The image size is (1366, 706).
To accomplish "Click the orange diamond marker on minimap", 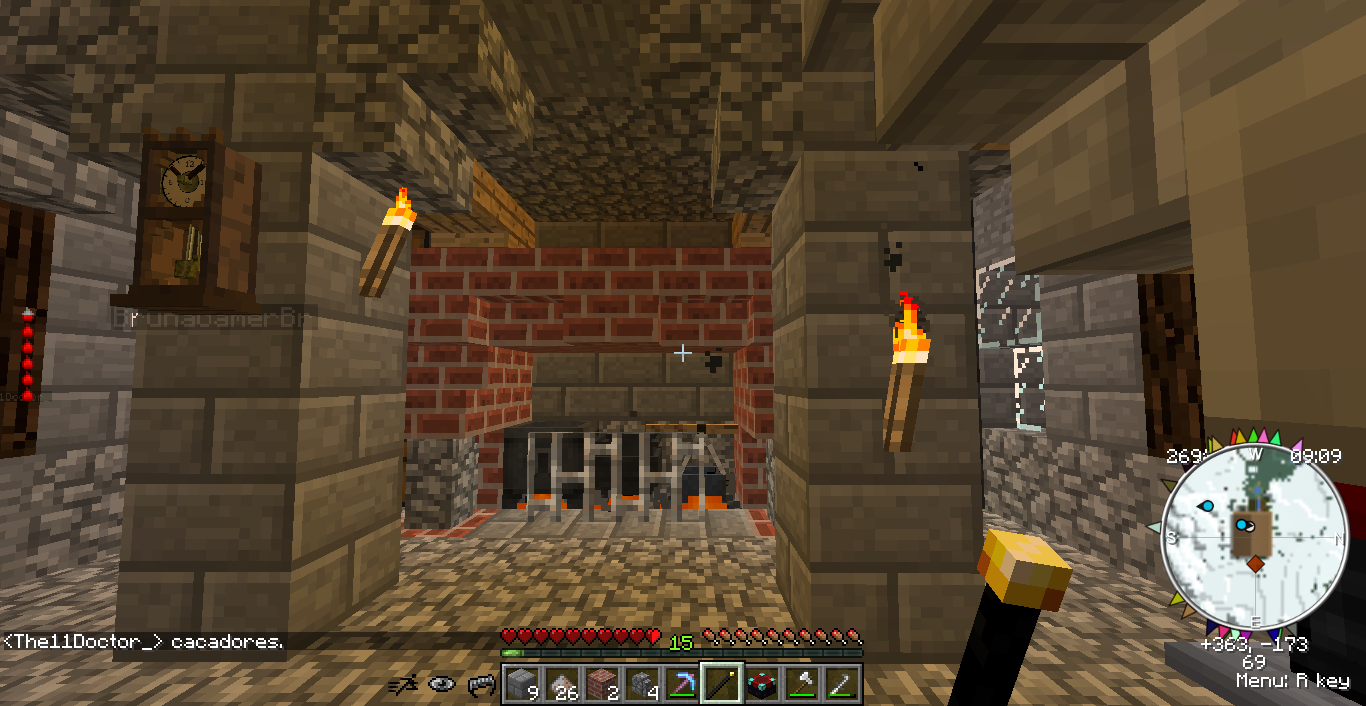I will (1255, 565).
